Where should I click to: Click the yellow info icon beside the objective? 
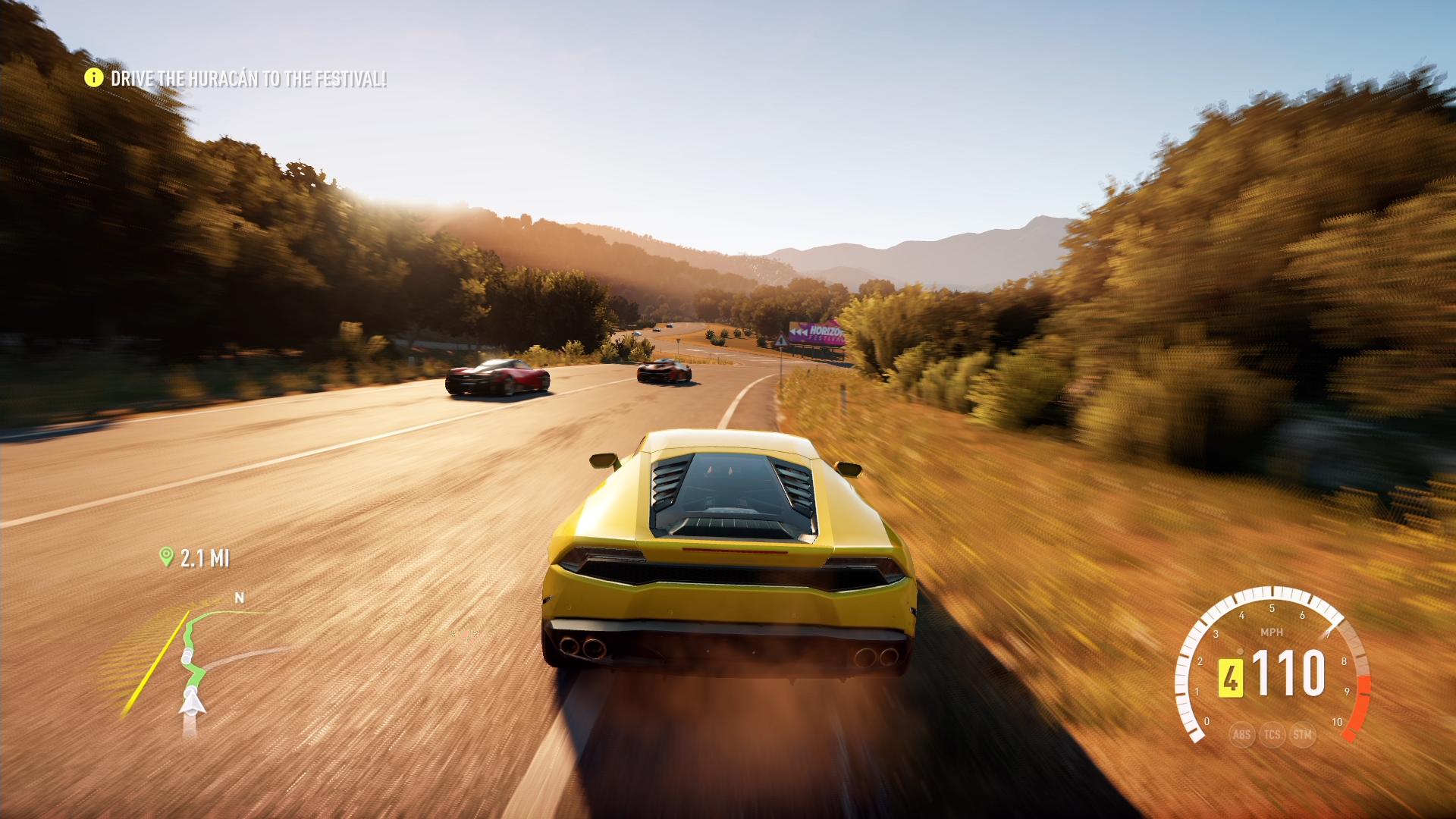[93, 77]
